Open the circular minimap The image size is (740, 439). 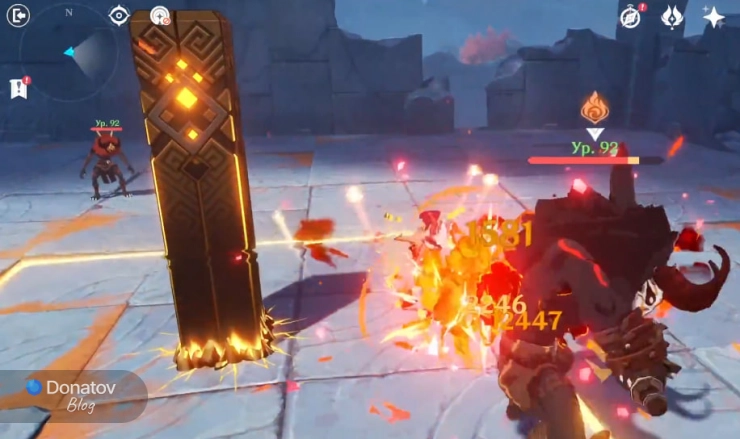pyautogui.click(x=69, y=50)
